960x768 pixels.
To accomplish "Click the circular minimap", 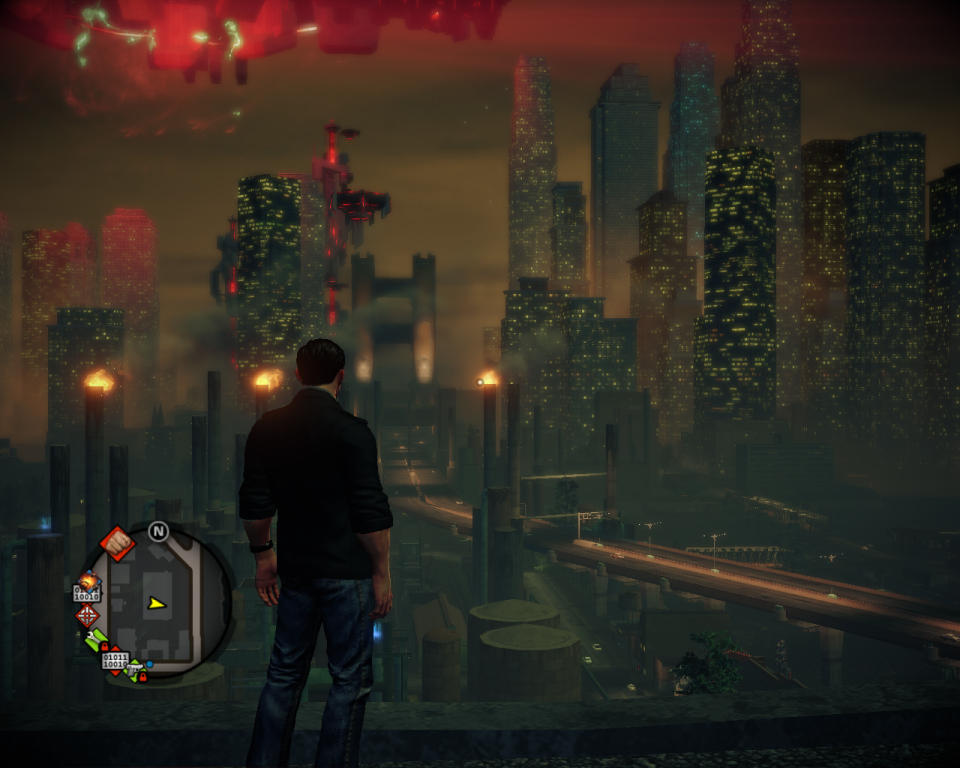I will click(x=155, y=601).
